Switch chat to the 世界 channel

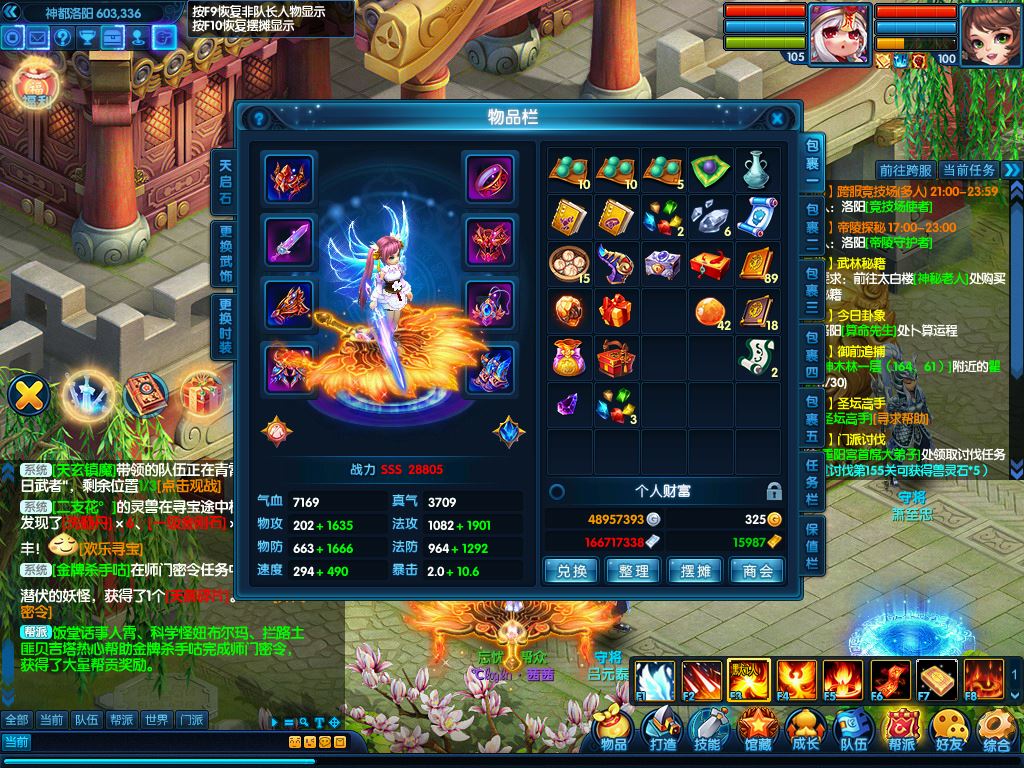click(155, 719)
